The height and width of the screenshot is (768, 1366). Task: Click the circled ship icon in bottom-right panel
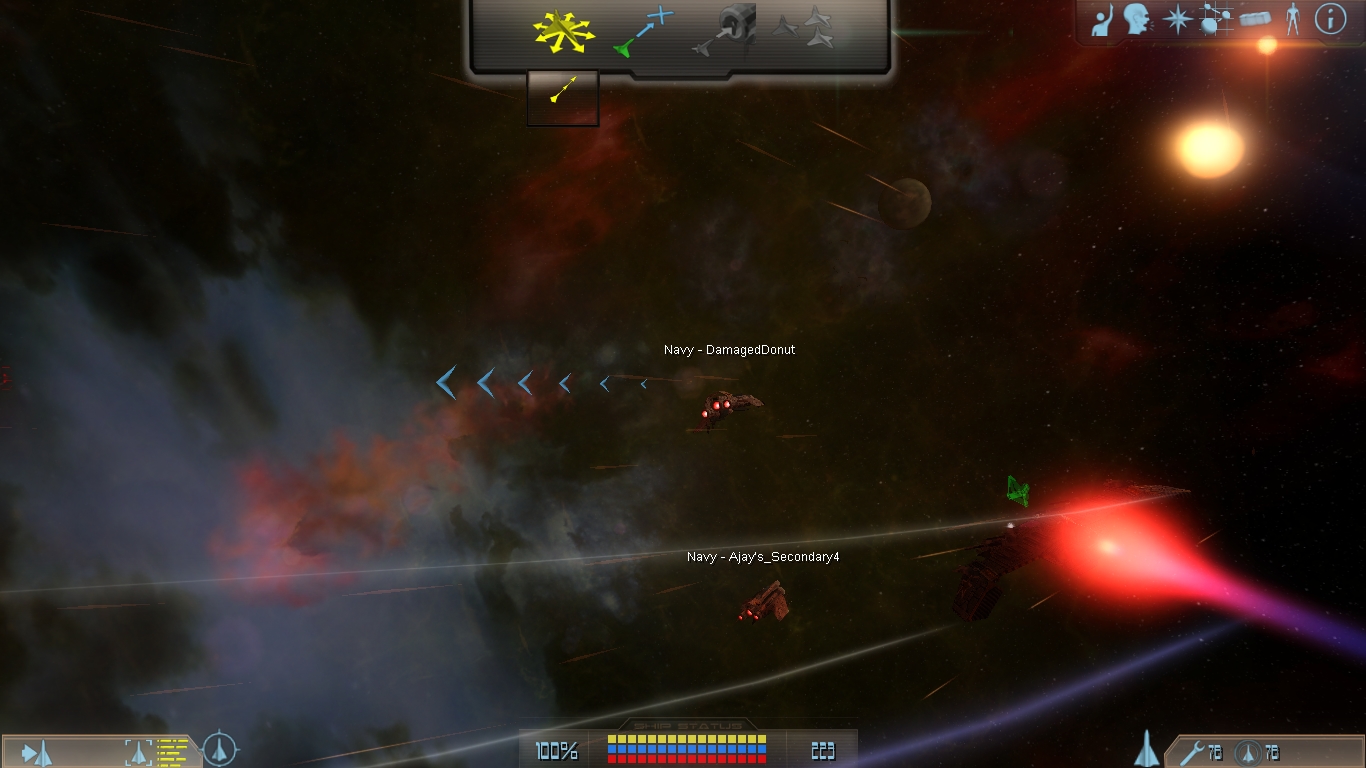pyautogui.click(x=1246, y=752)
